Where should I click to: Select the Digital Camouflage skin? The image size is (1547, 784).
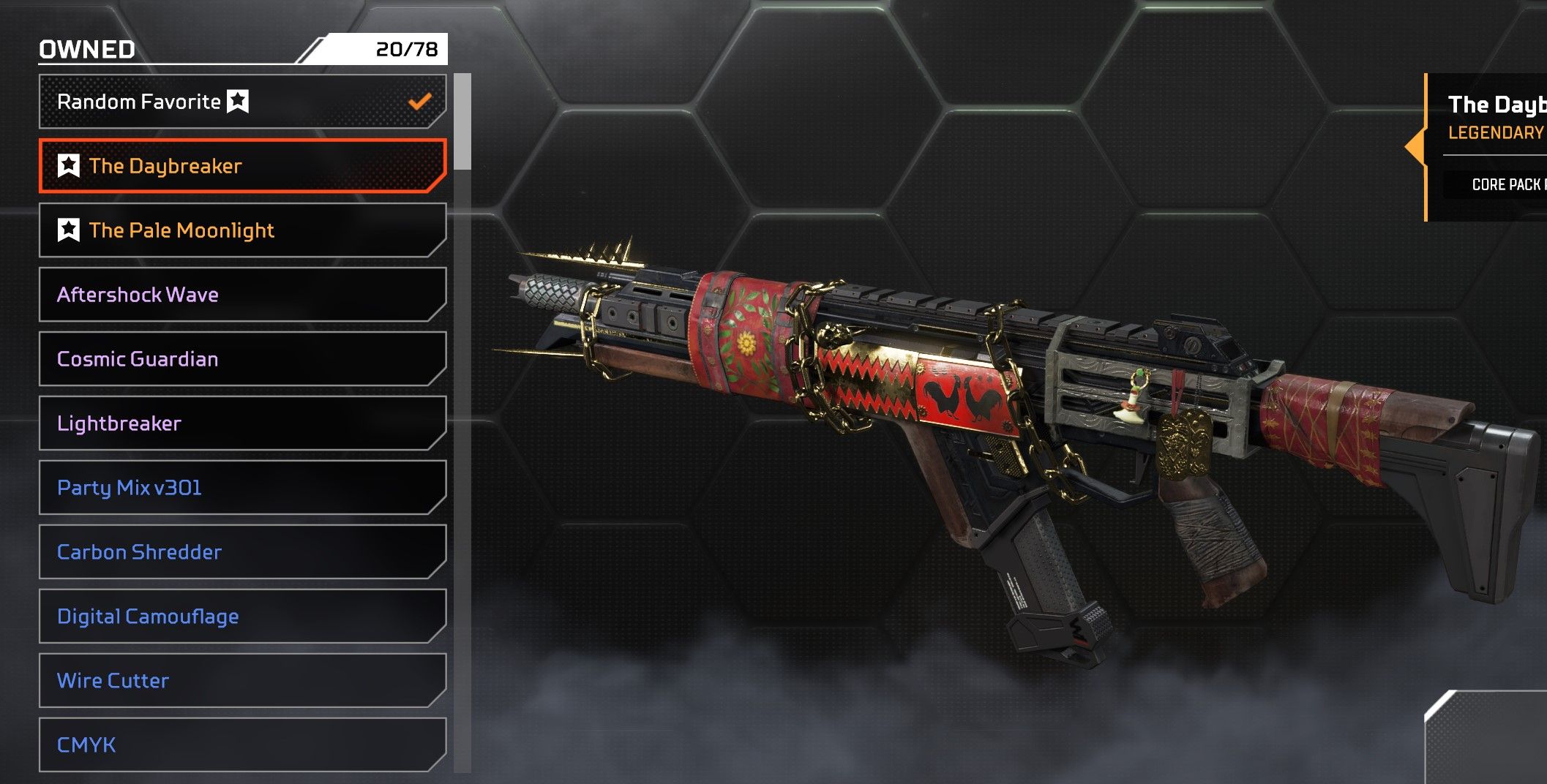[x=241, y=617]
